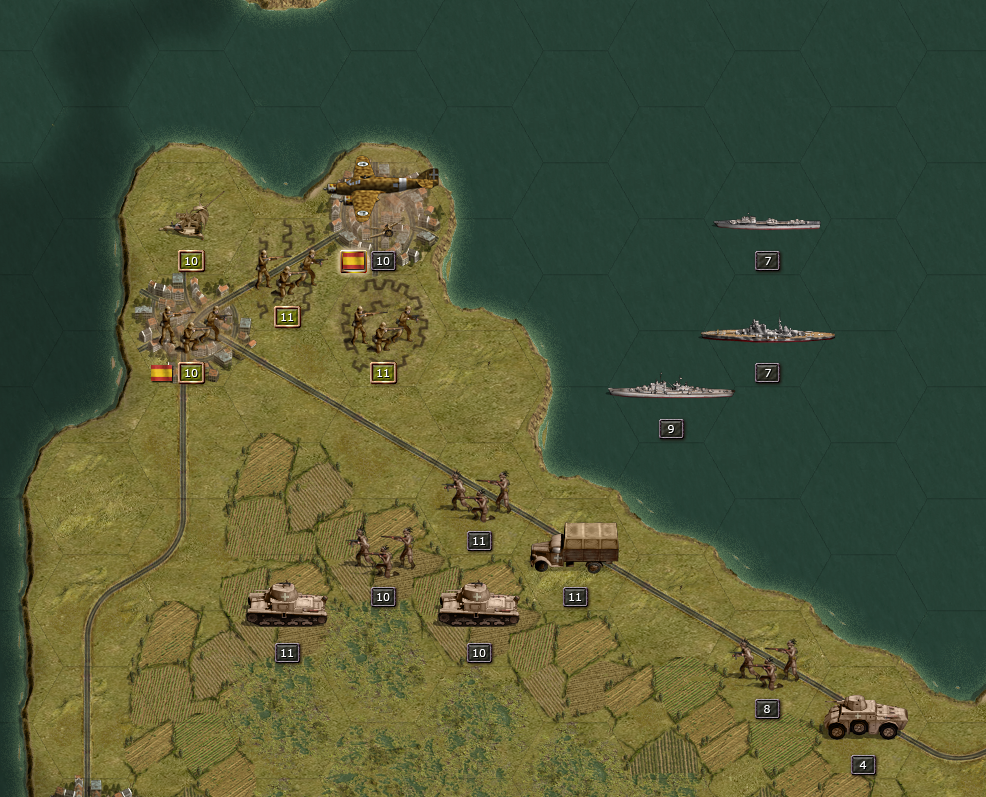The height and width of the screenshot is (797, 986).
Task: Select the warship with strength 9
Action: pos(670,389)
